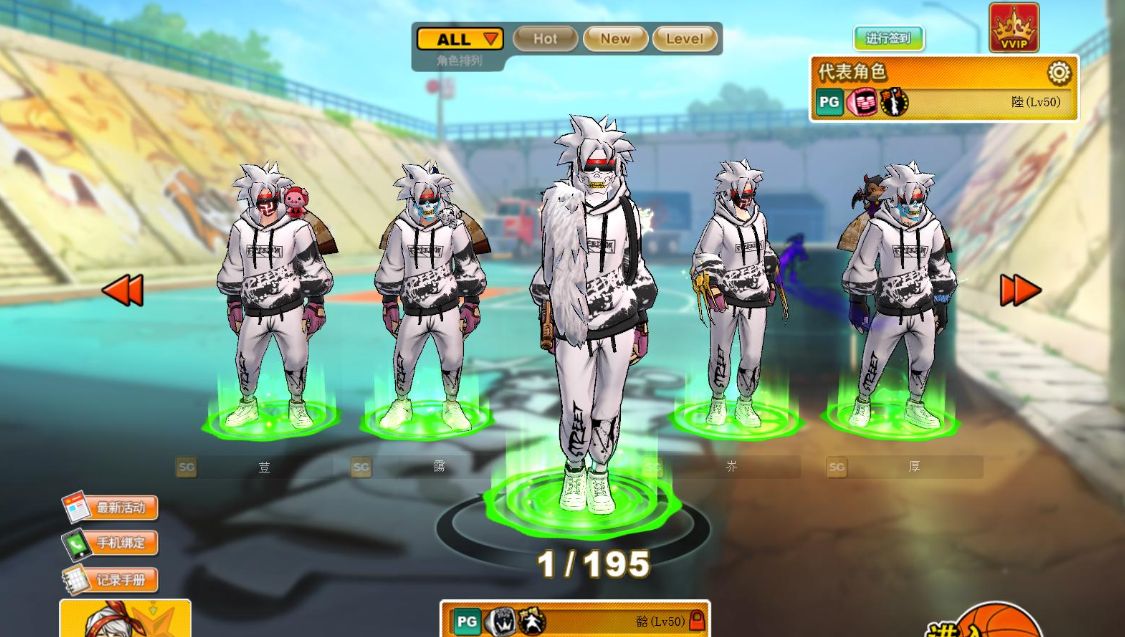Sort characters by New
Image resolution: width=1125 pixels, height=637 pixels.
615,39
